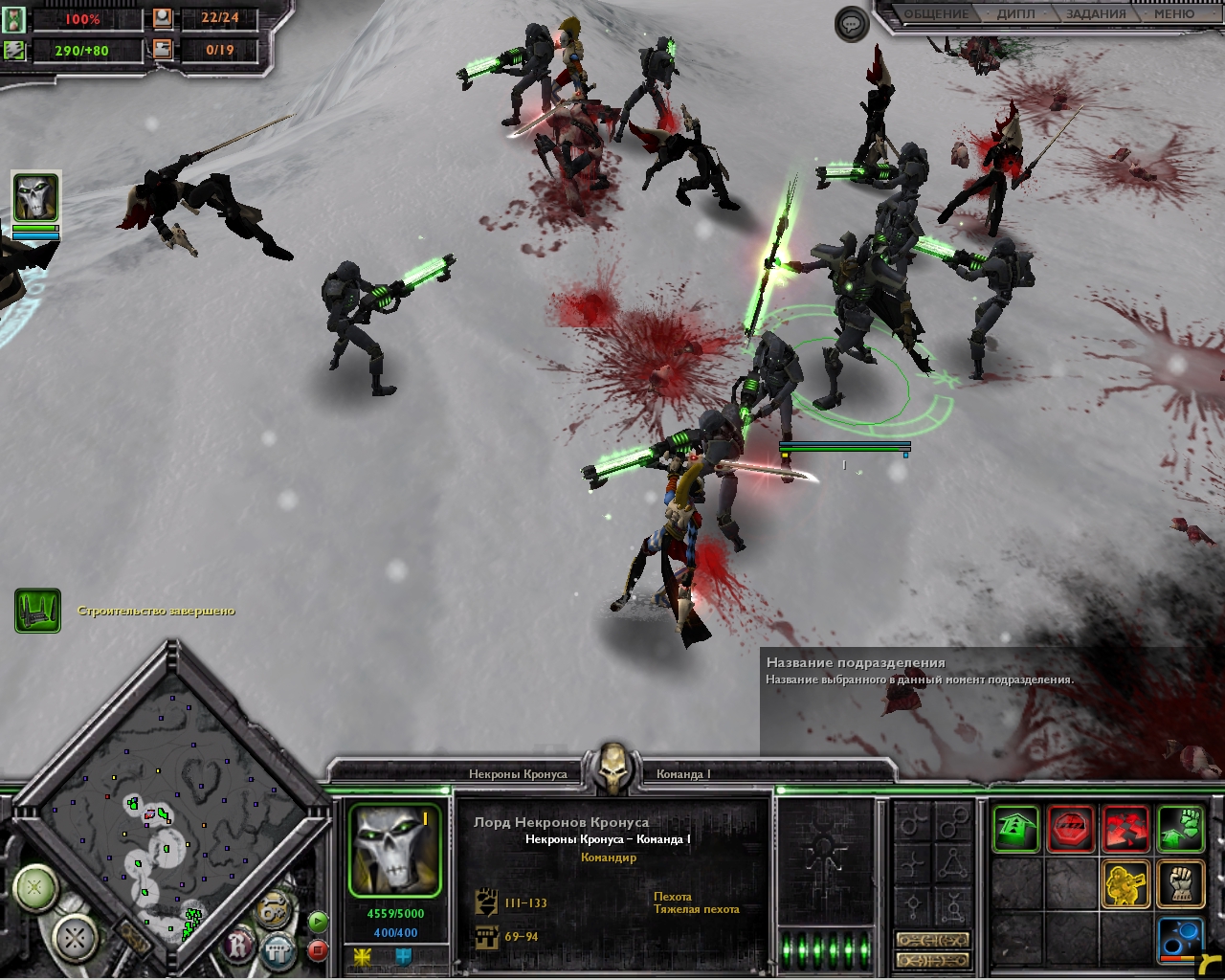Select the Necron Lord unit portrait
1225x980 pixels.
click(x=394, y=850)
